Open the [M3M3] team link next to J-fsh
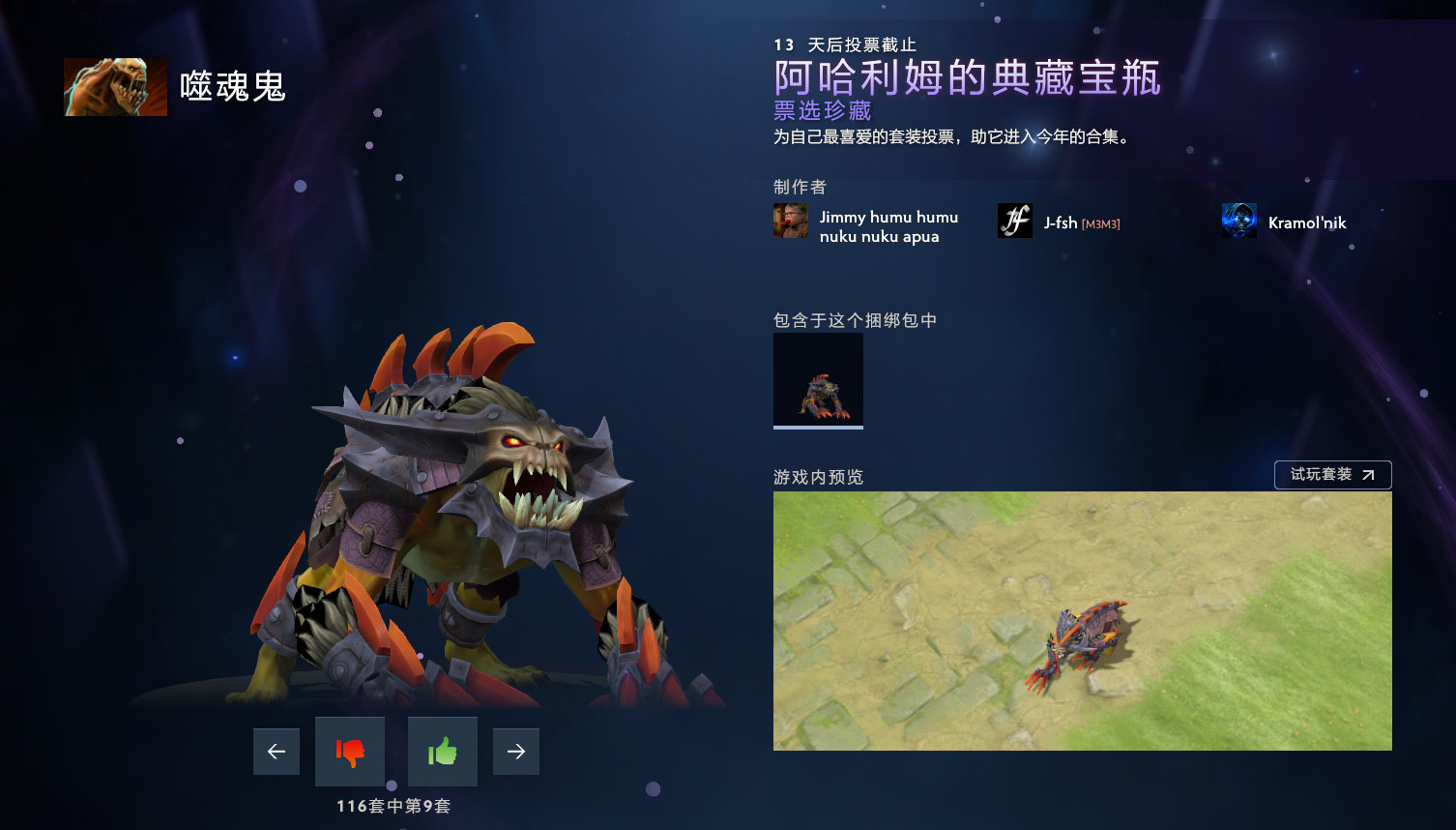This screenshot has width=1456, height=830. (x=1102, y=222)
